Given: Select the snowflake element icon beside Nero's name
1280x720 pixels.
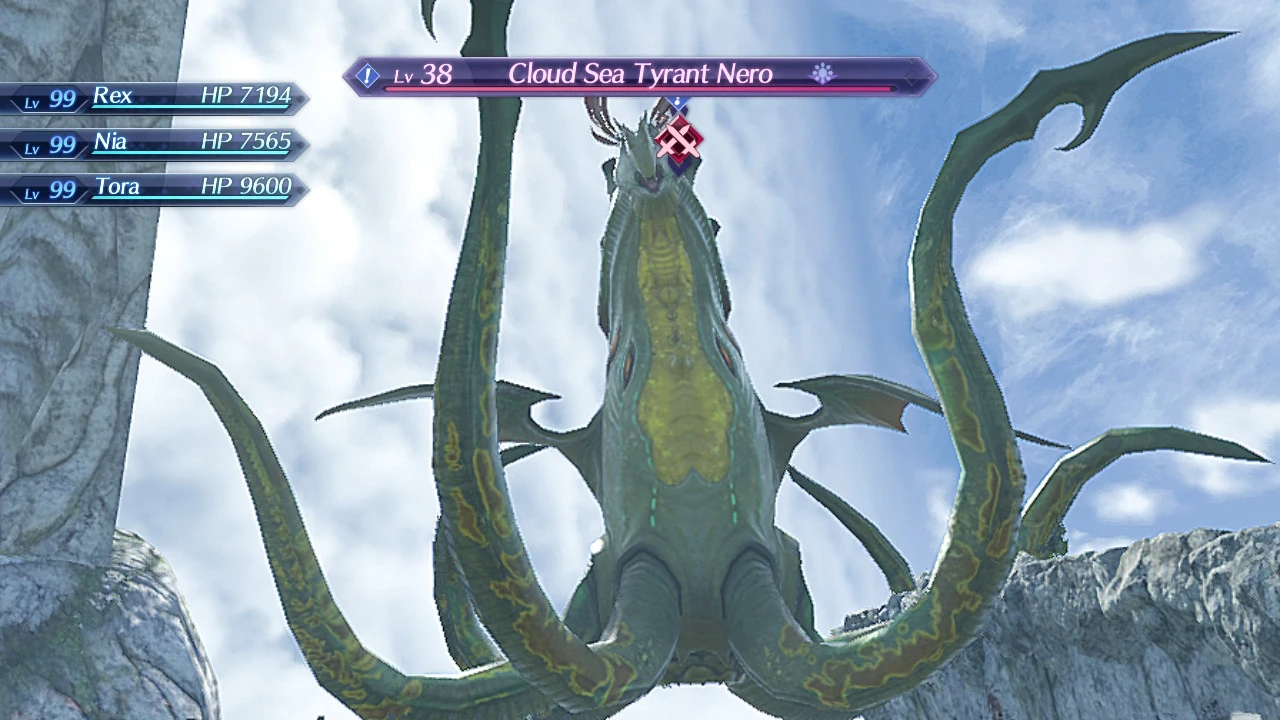Looking at the screenshot, I should [x=822, y=74].
